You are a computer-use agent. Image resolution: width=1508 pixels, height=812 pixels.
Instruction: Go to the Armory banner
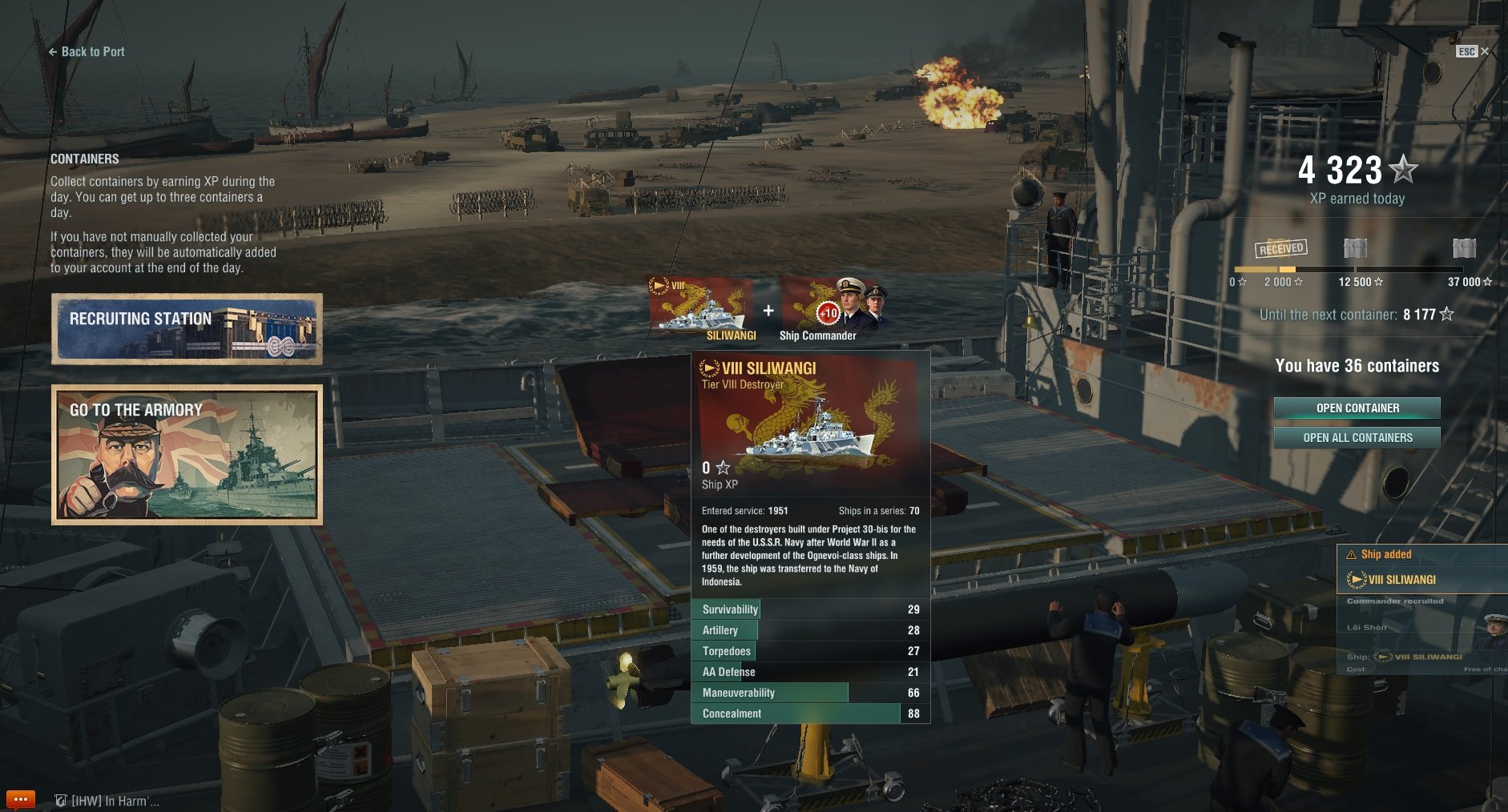(187, 455)
